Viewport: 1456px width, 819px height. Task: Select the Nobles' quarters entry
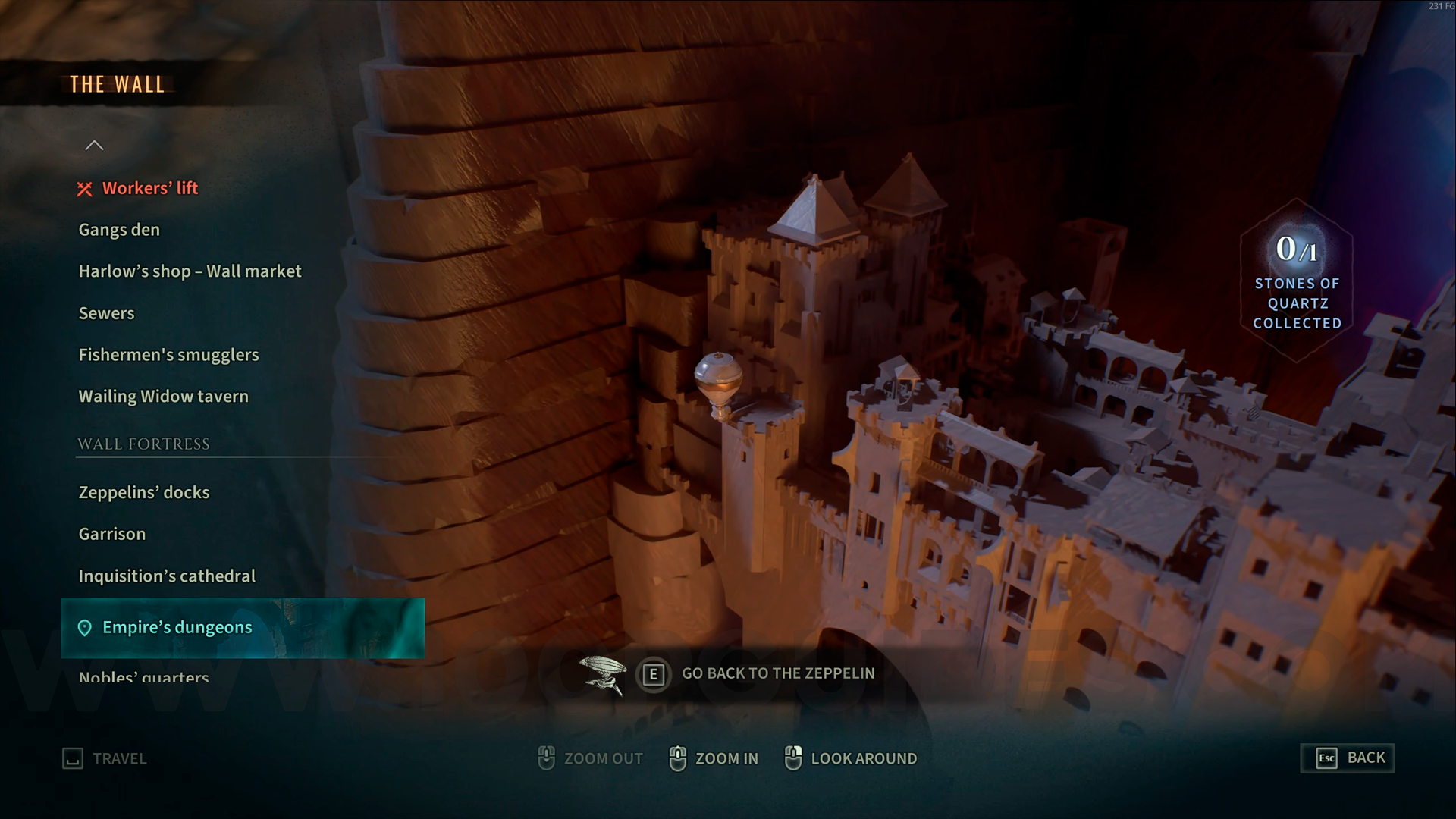pos(143,676)
